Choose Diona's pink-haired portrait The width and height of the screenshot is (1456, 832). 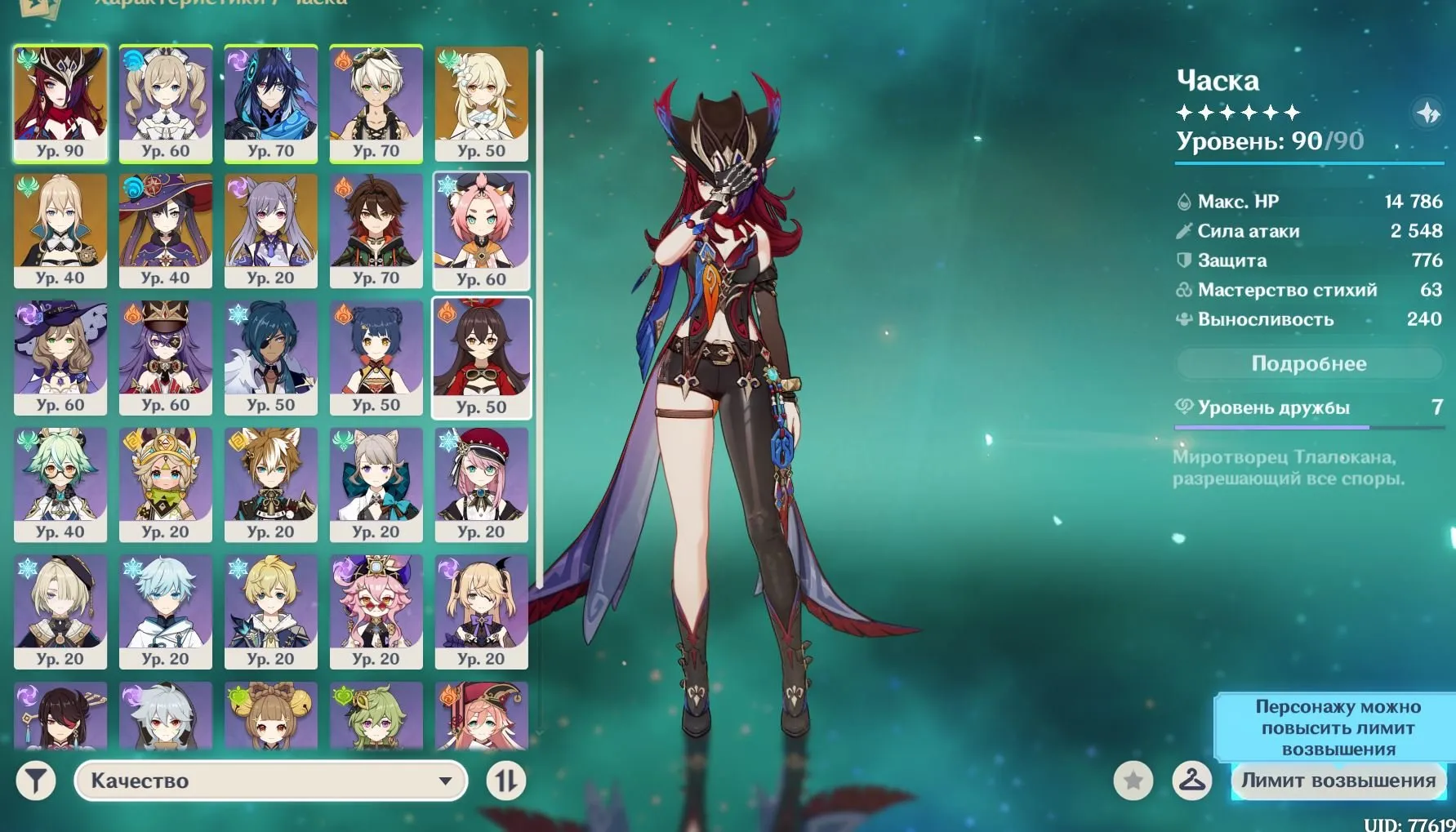[482, 230]
